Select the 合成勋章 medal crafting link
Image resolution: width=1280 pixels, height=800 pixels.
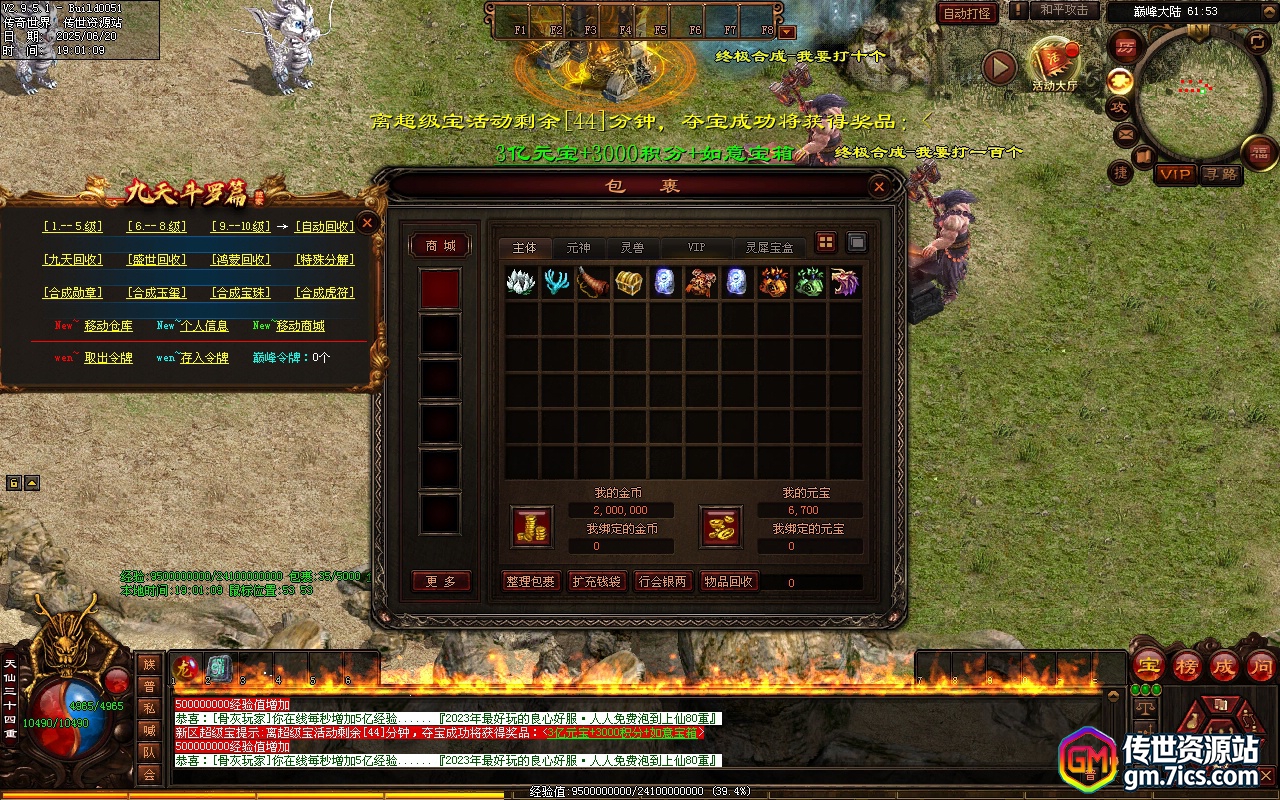click(72, 293)
